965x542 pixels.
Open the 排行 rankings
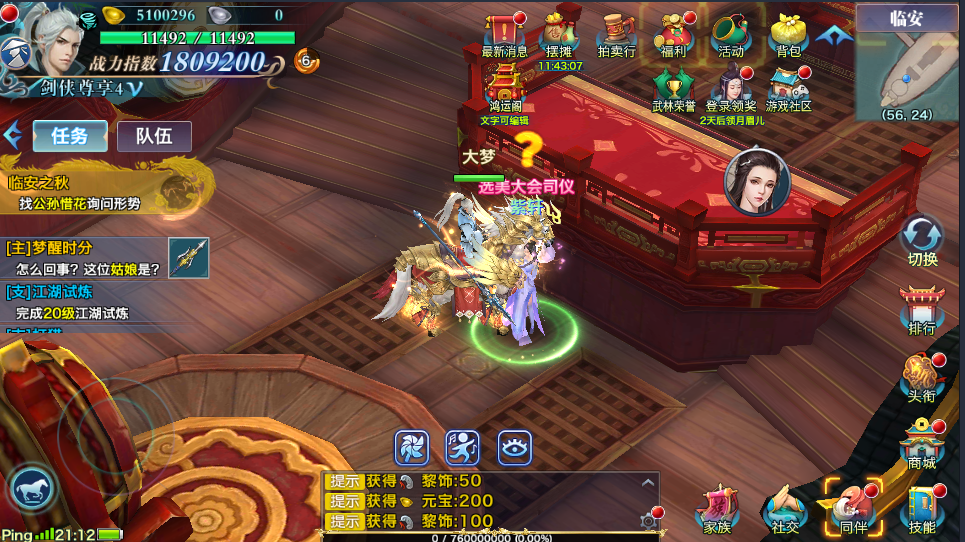pyautogui.click(x=922, y=310)
